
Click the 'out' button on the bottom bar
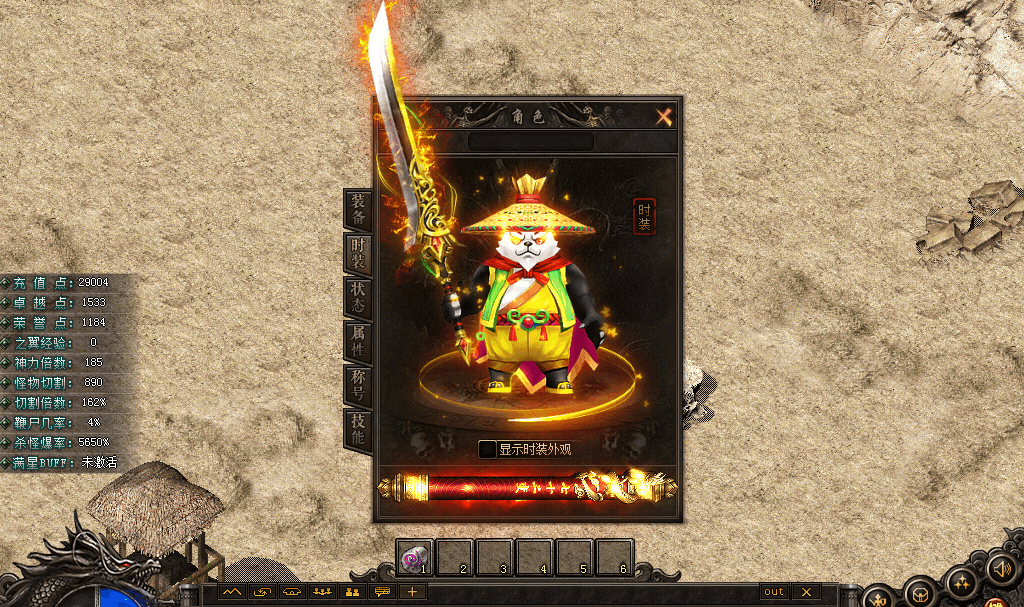(x=774, y=592)
